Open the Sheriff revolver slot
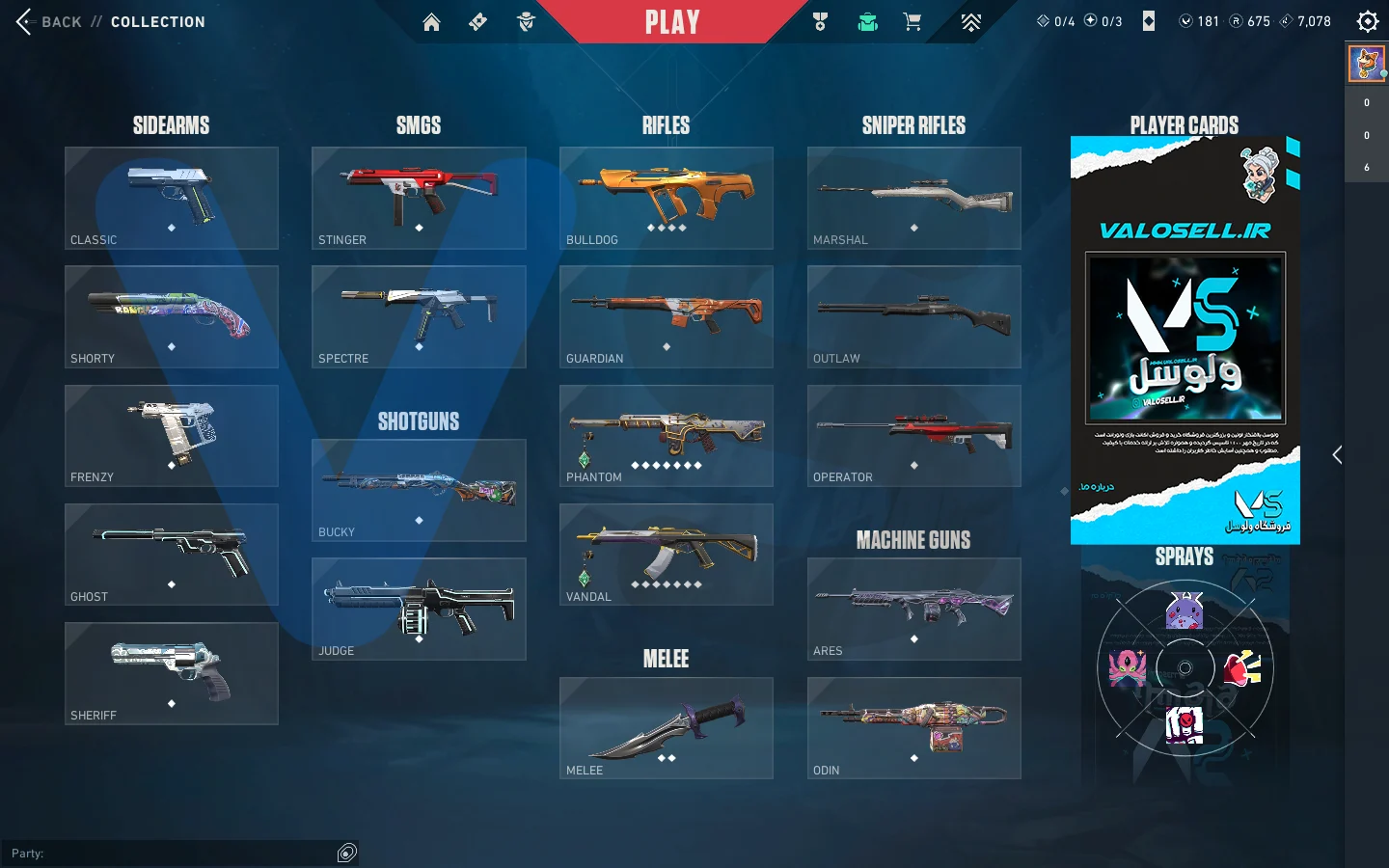This screenshot has width=1389, height=868. pos(172,673)
